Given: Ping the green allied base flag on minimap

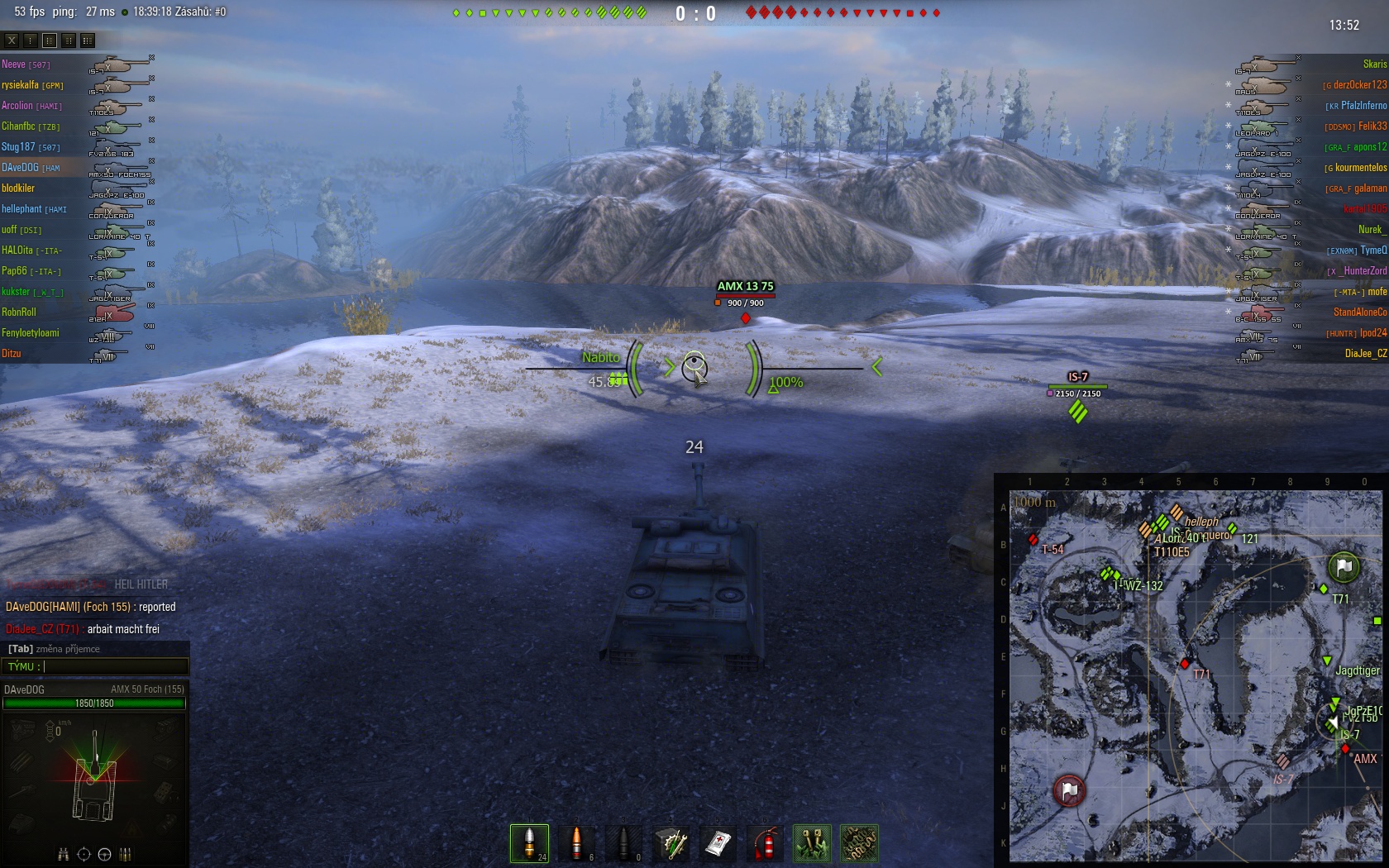Looking at the screenshot, I should (1344, 567).
